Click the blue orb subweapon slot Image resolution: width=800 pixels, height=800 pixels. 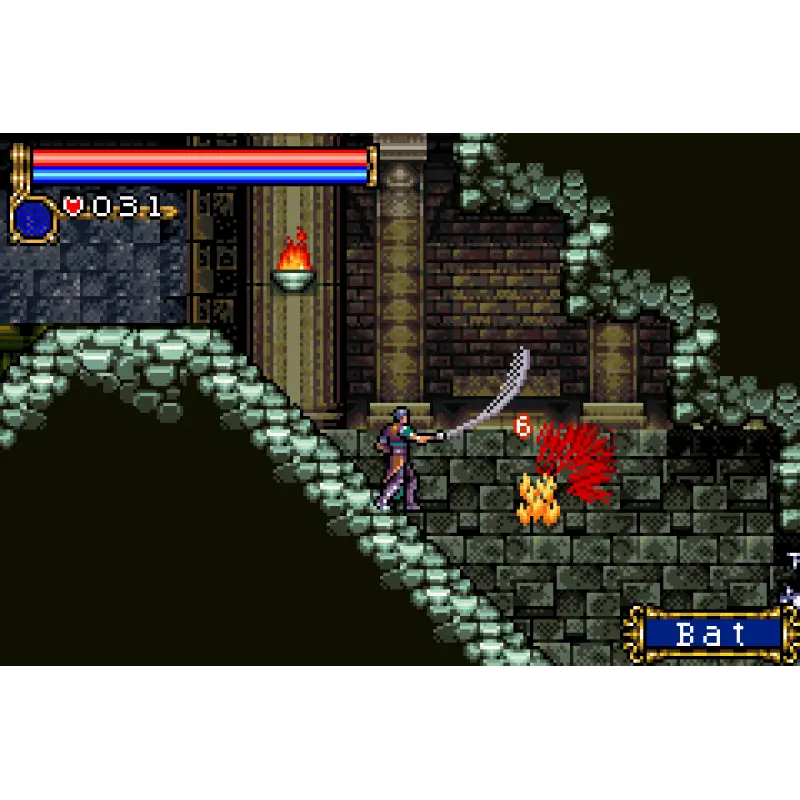click(33, 217)
